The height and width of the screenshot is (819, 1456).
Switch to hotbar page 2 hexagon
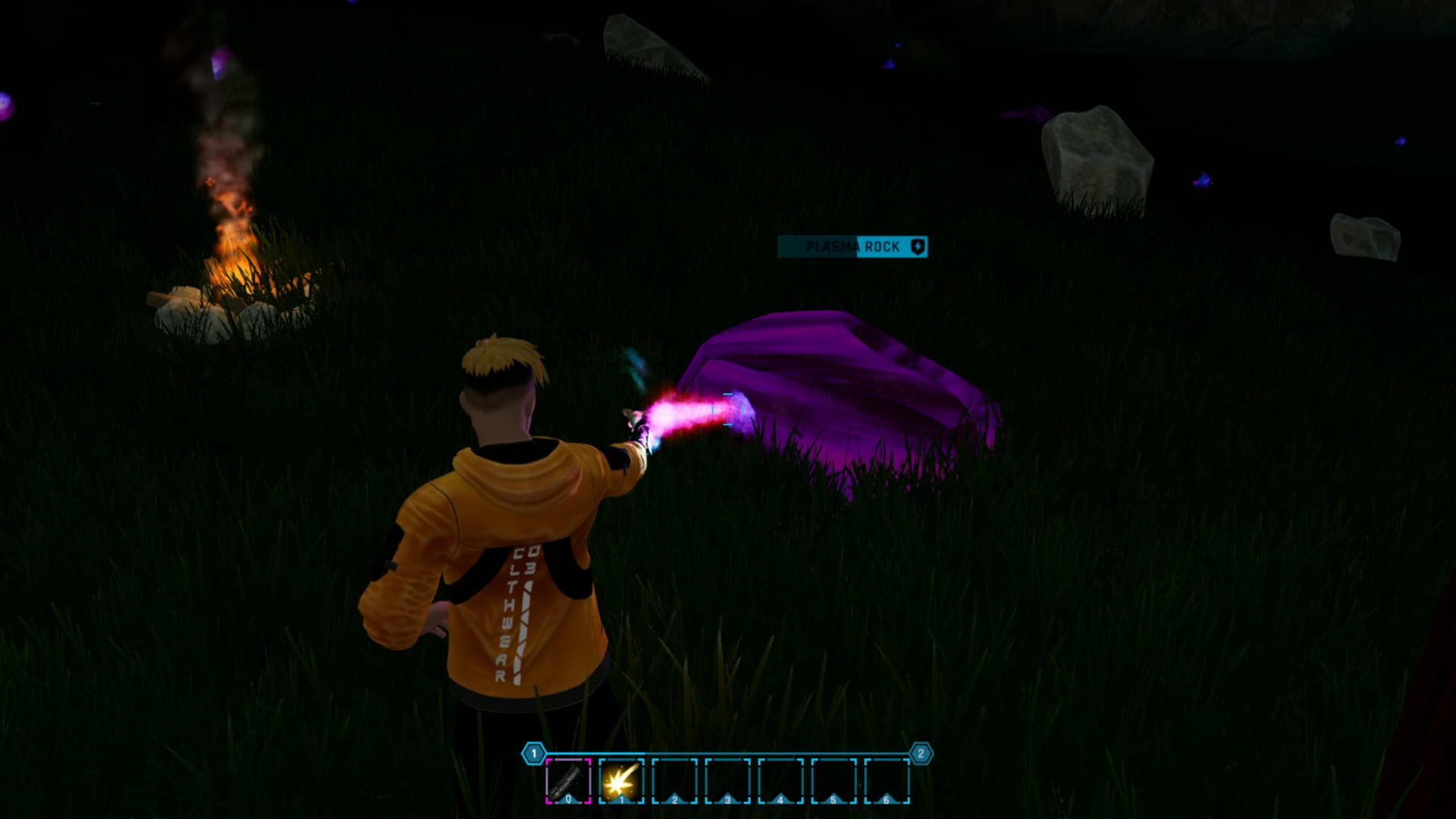[921, 753]
